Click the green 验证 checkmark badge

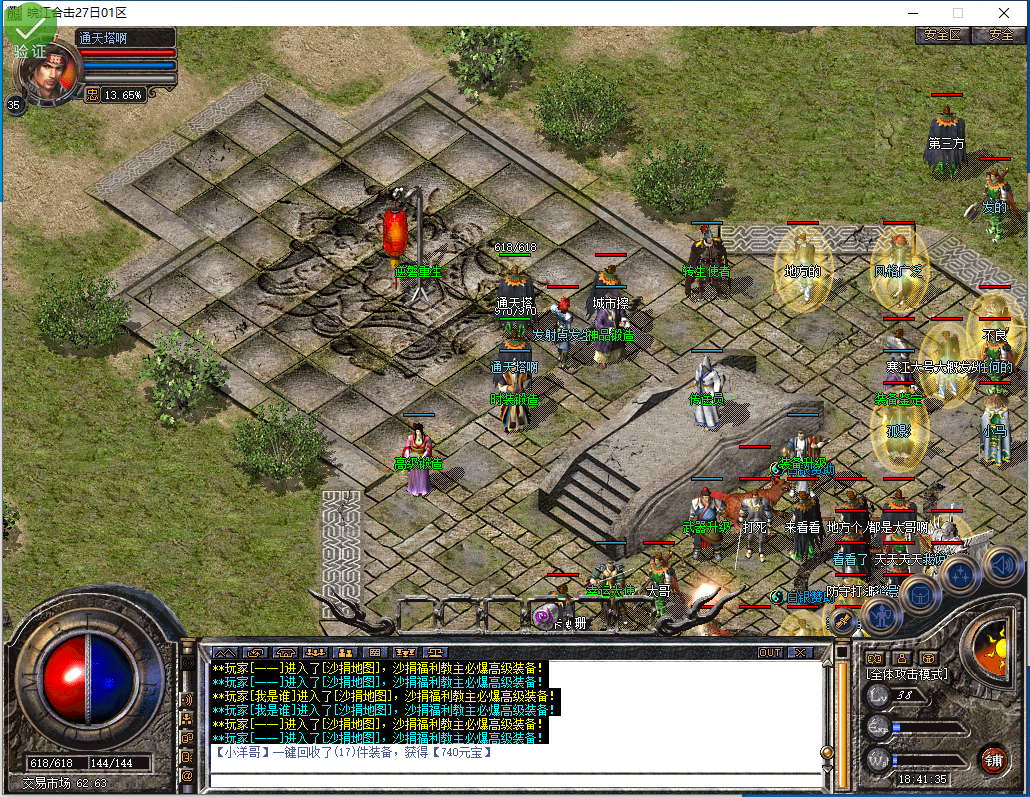point(30,34)
